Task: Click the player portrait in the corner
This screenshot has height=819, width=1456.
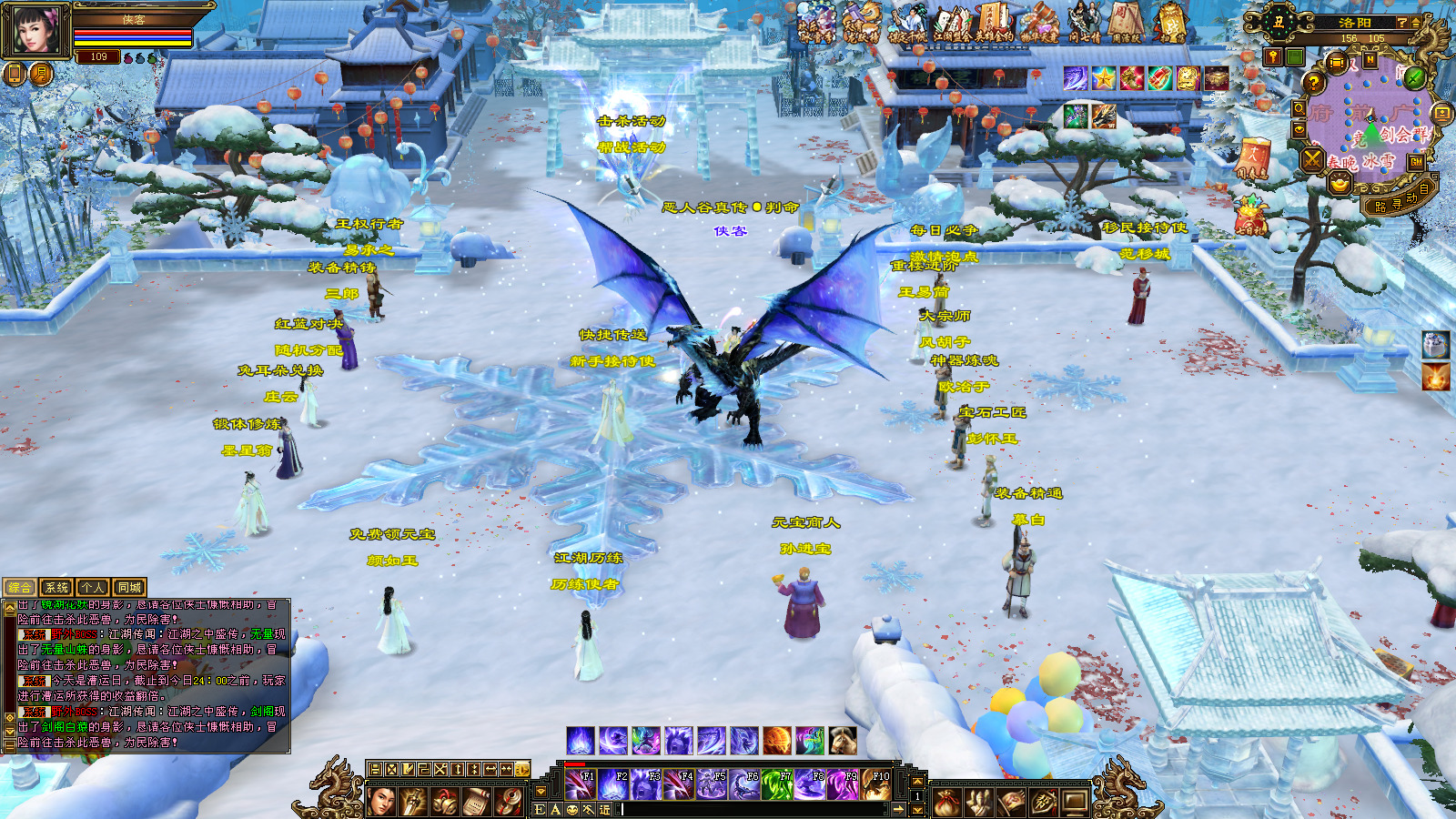Action: tap(35, 29)
